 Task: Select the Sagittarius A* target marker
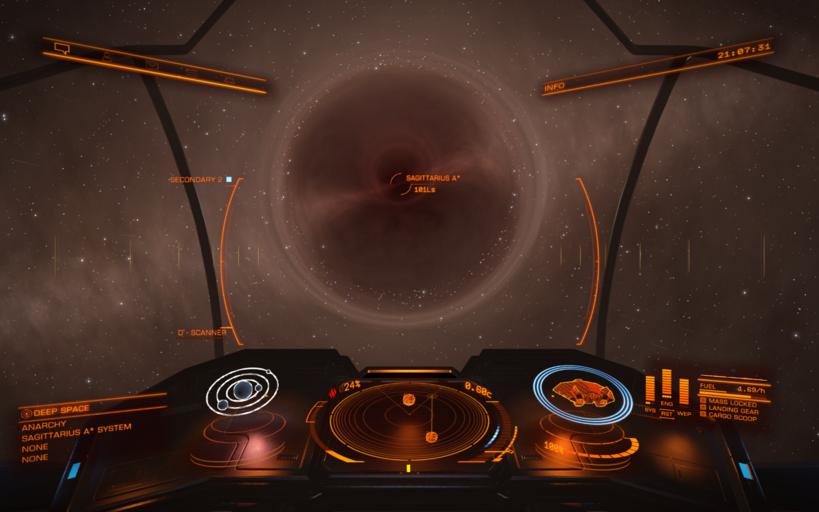pyautogui.click(x=400, y=181)
